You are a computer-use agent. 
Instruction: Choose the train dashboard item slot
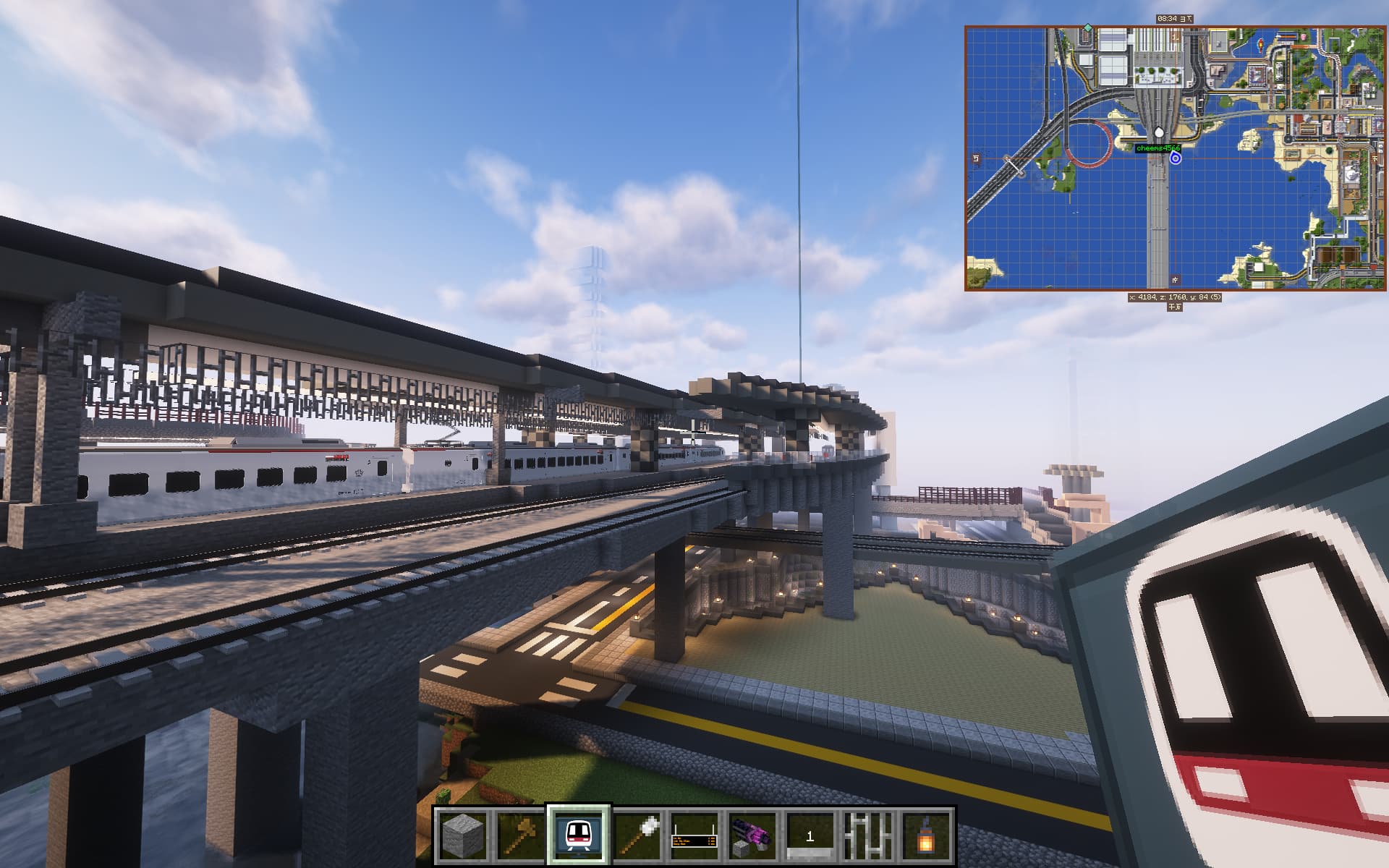point(579,836)
